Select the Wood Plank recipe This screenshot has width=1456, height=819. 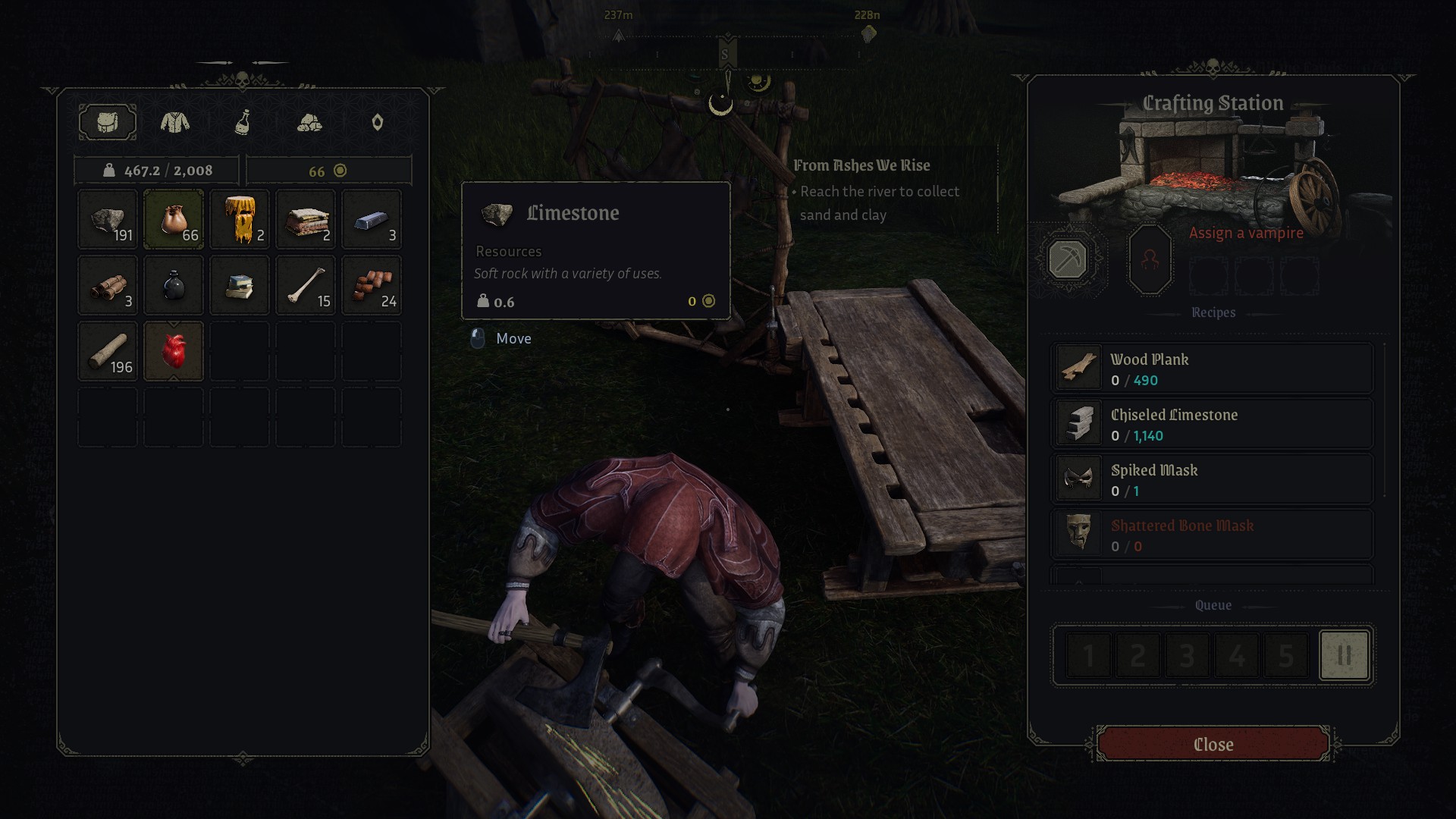pyautogui.click(x=1212, y=369)
